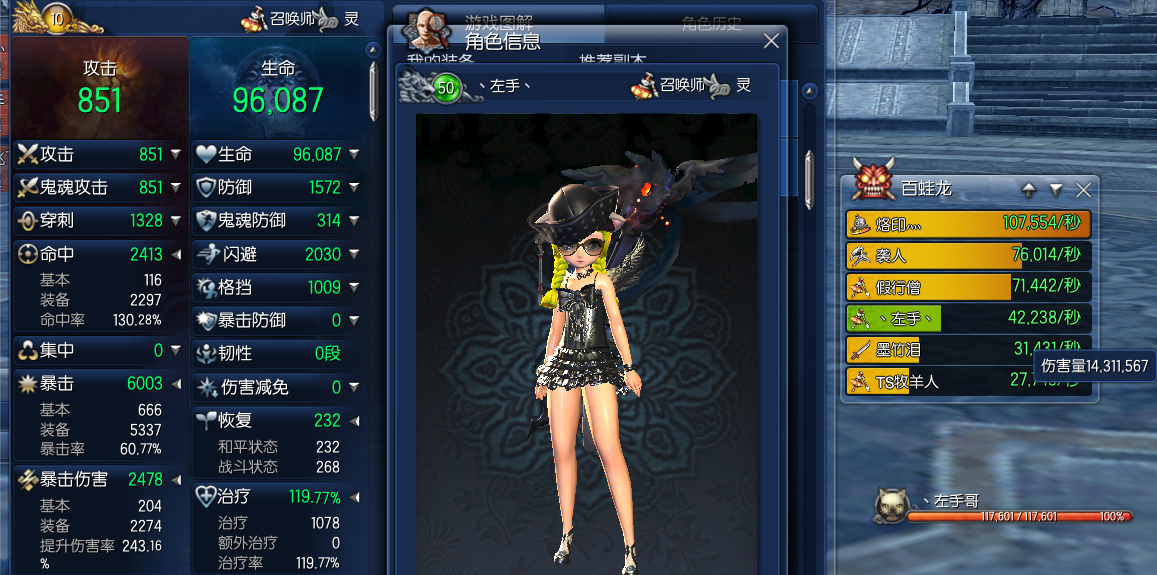Screen dimensions: 1157x575
Task: Choose the 假行僧 damage row
Action: pos(967,287)
